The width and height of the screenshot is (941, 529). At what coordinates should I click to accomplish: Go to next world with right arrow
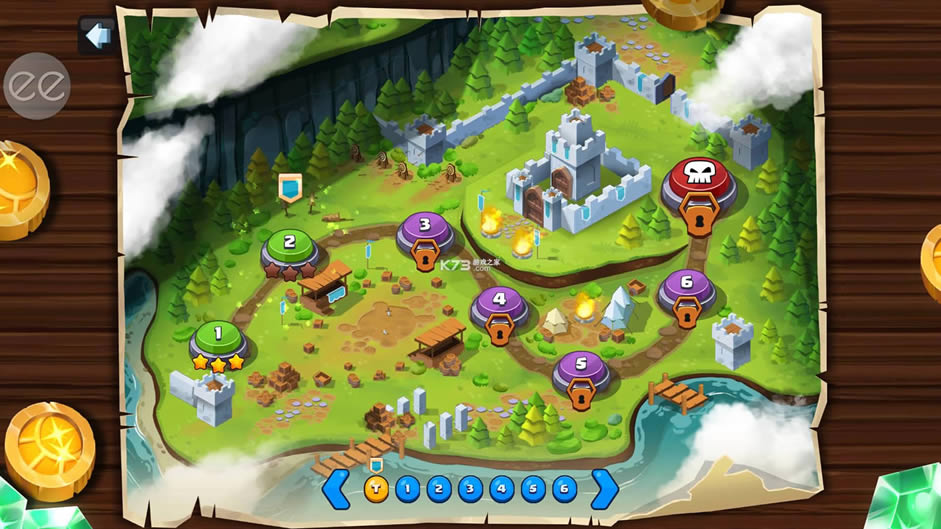604,489
